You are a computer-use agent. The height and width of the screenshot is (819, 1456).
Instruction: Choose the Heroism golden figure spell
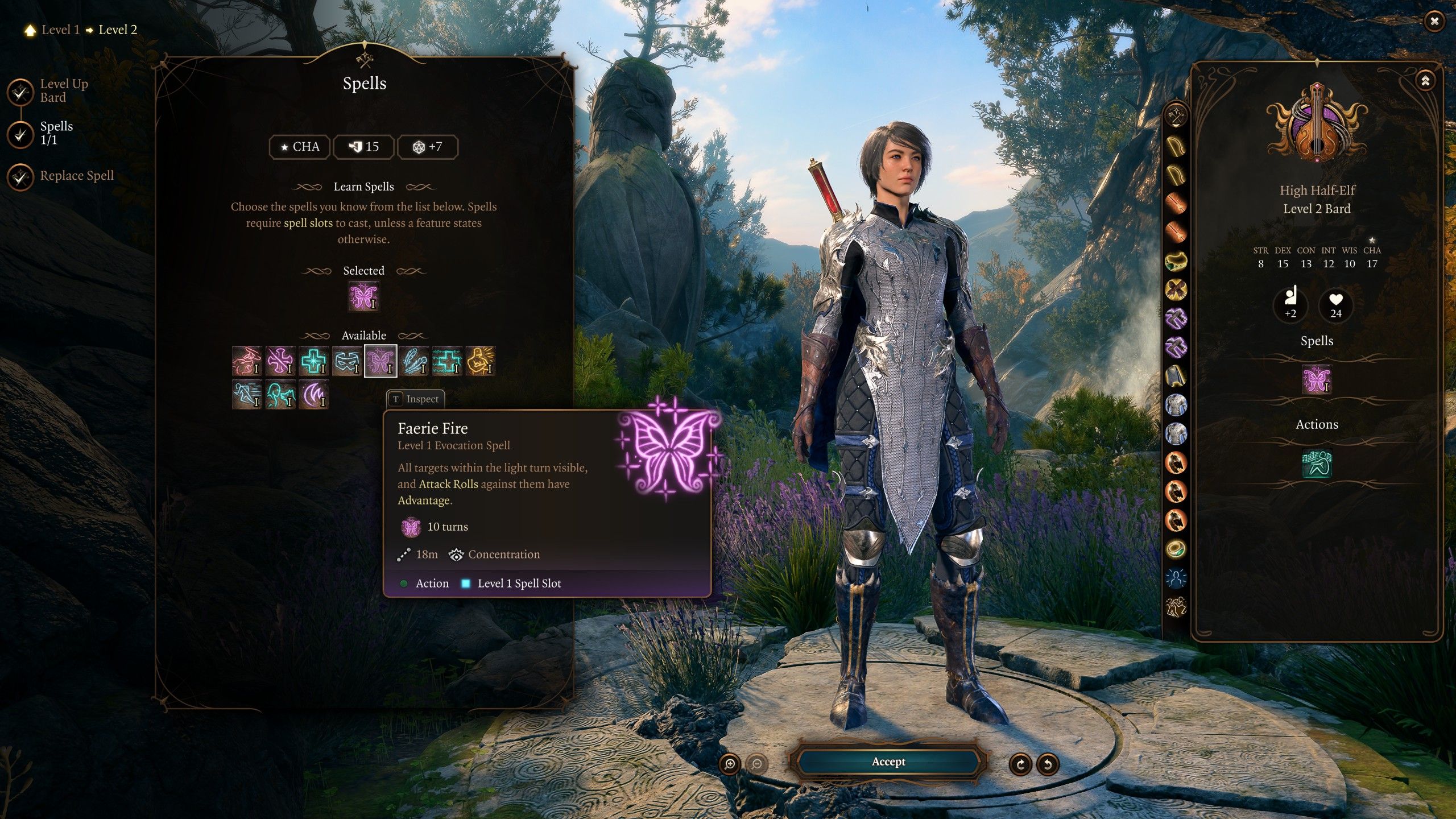[481, 361]
